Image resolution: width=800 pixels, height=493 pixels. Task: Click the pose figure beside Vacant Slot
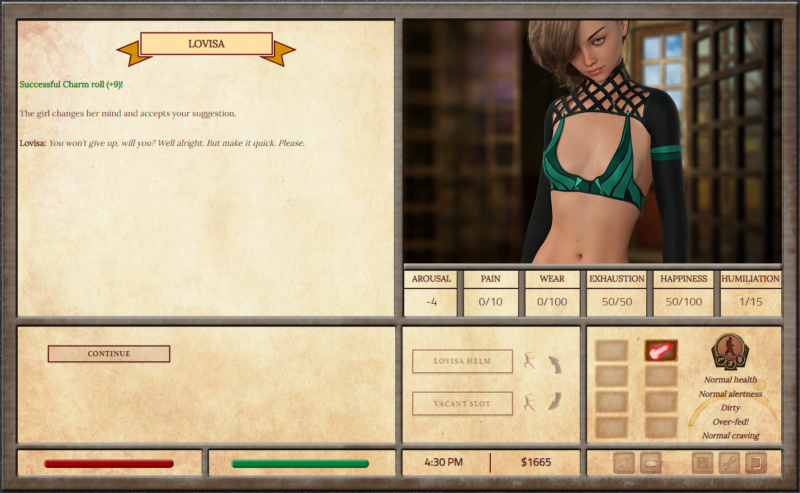pos(530,403)
